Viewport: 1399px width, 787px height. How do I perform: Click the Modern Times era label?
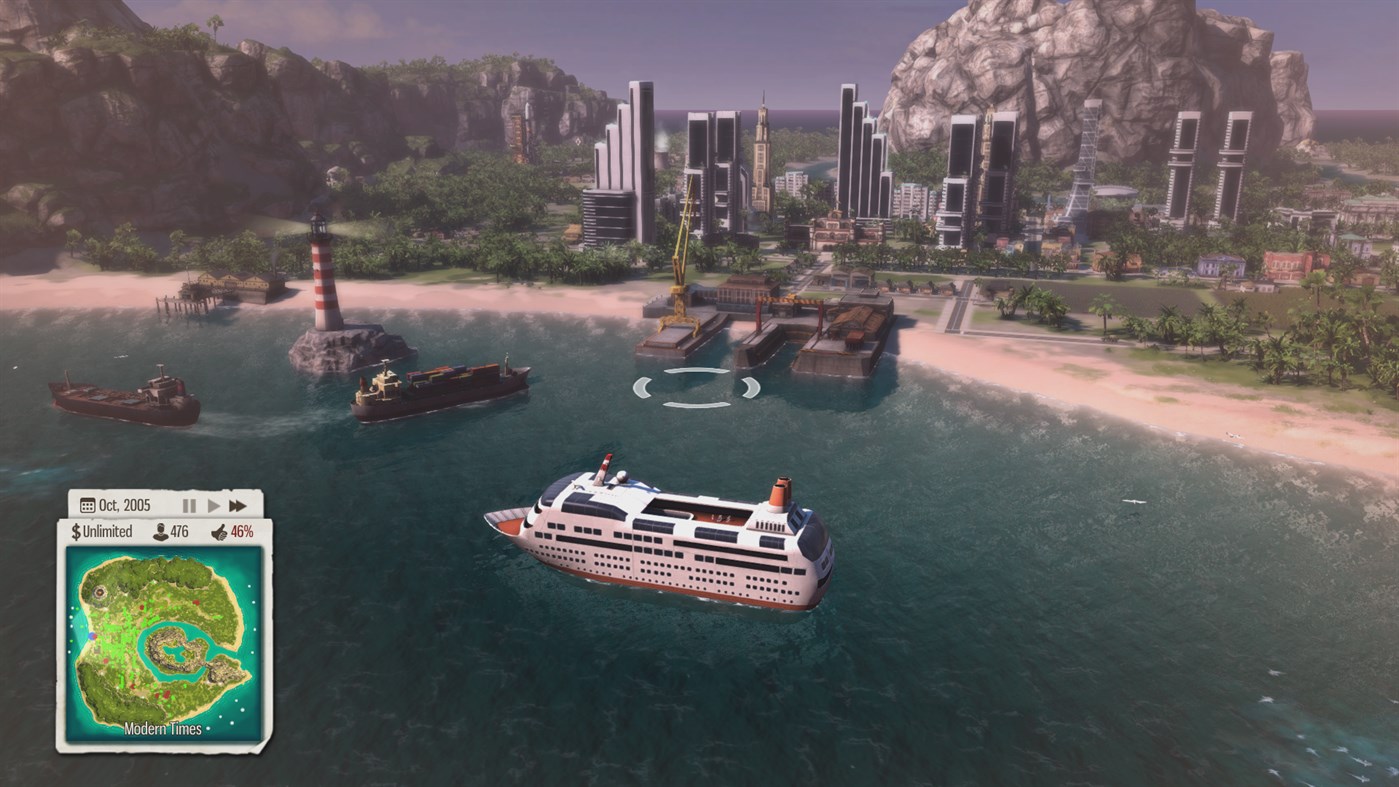coord(162,728)
